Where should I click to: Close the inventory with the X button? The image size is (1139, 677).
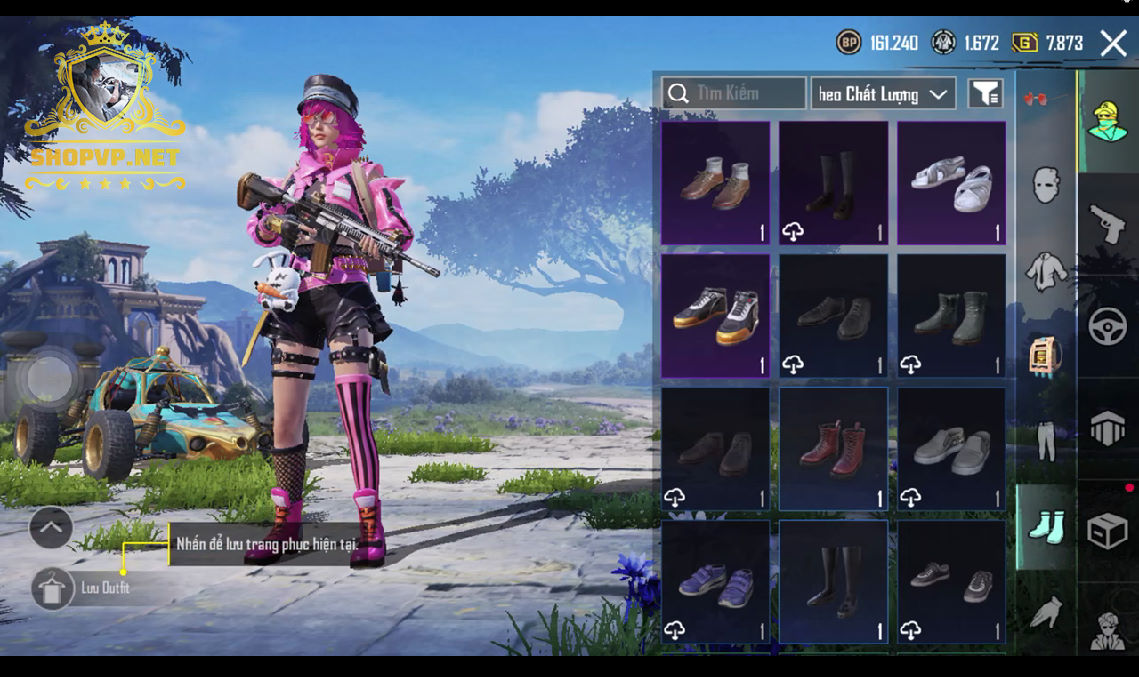click(x=1113, y=42)
